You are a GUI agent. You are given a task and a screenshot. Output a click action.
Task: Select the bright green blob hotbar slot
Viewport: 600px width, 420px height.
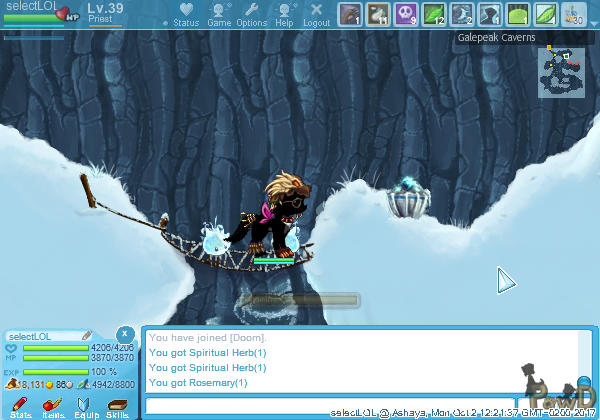pos(517,14)
